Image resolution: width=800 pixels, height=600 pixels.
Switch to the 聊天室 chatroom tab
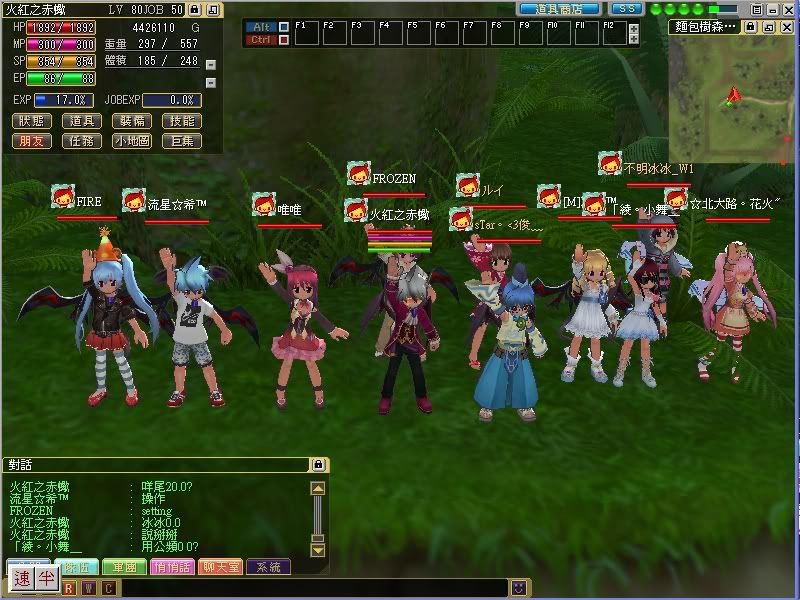pos(222,567)
